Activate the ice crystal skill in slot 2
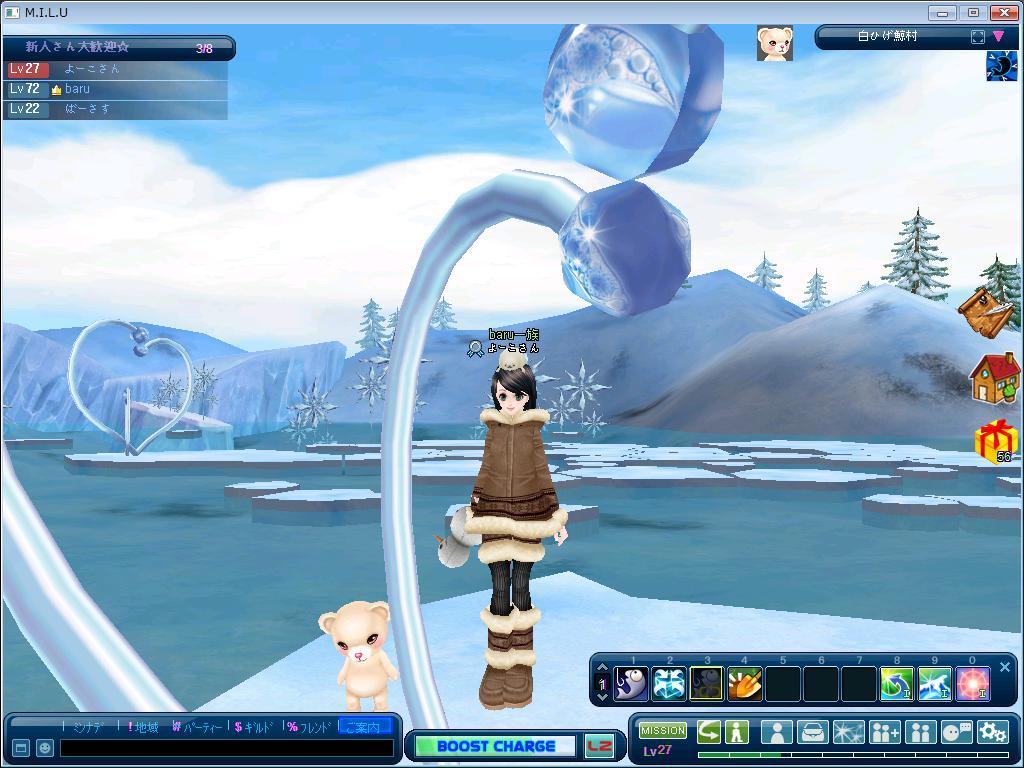The image size is (1024, 768). 669,684
